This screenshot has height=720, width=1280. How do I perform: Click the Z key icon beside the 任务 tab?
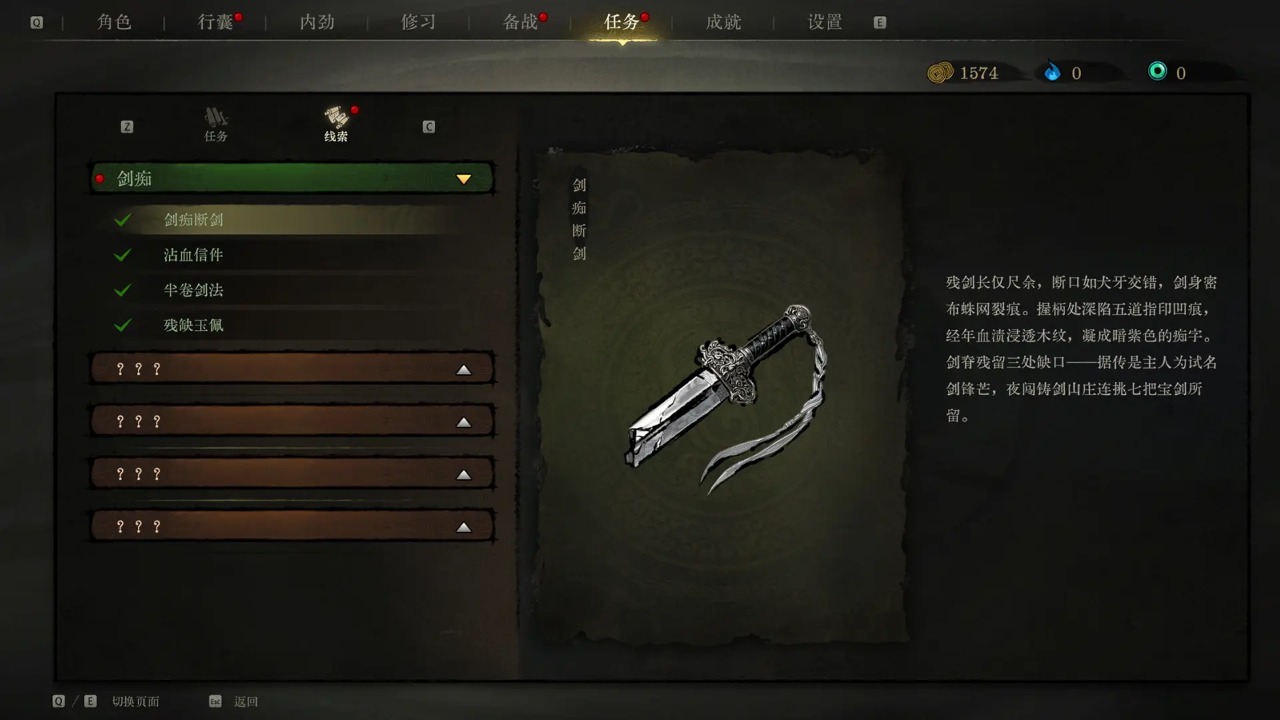click(x=126, y=127)
